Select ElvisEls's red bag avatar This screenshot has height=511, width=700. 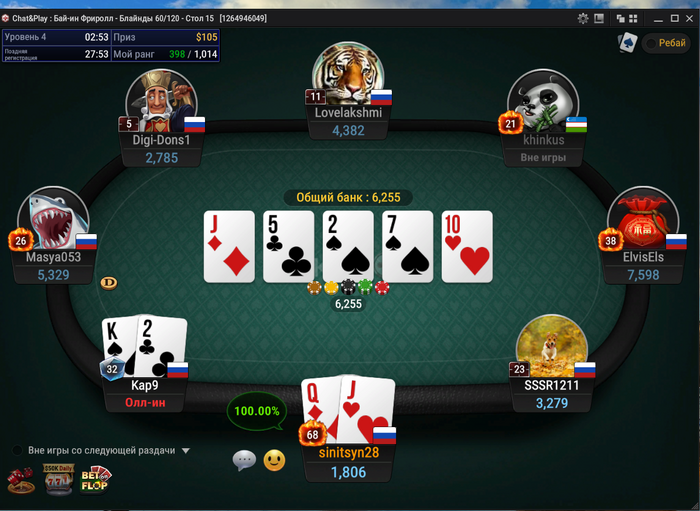[x=642, y=220]
